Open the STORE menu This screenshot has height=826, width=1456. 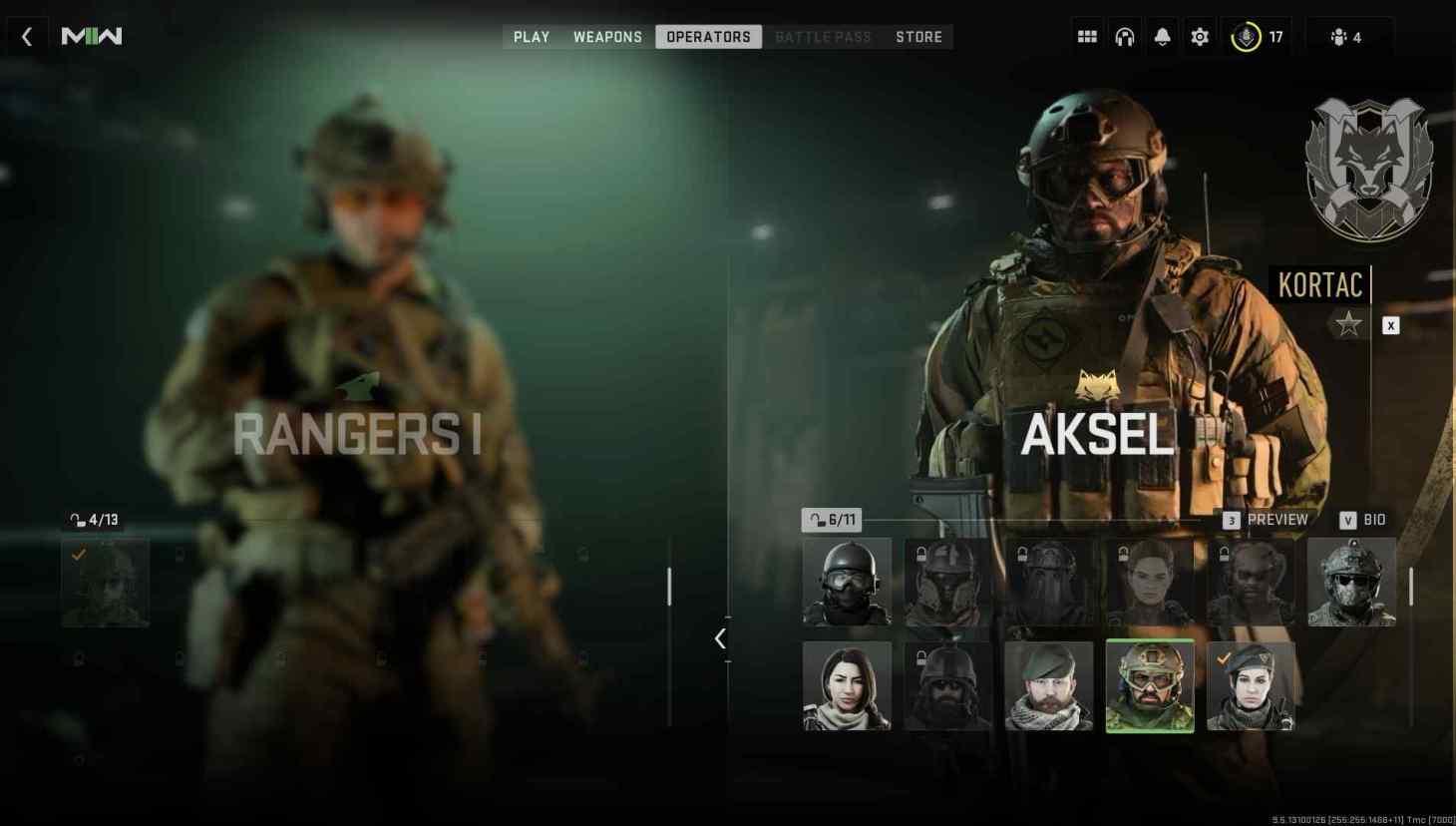point(918,36)
